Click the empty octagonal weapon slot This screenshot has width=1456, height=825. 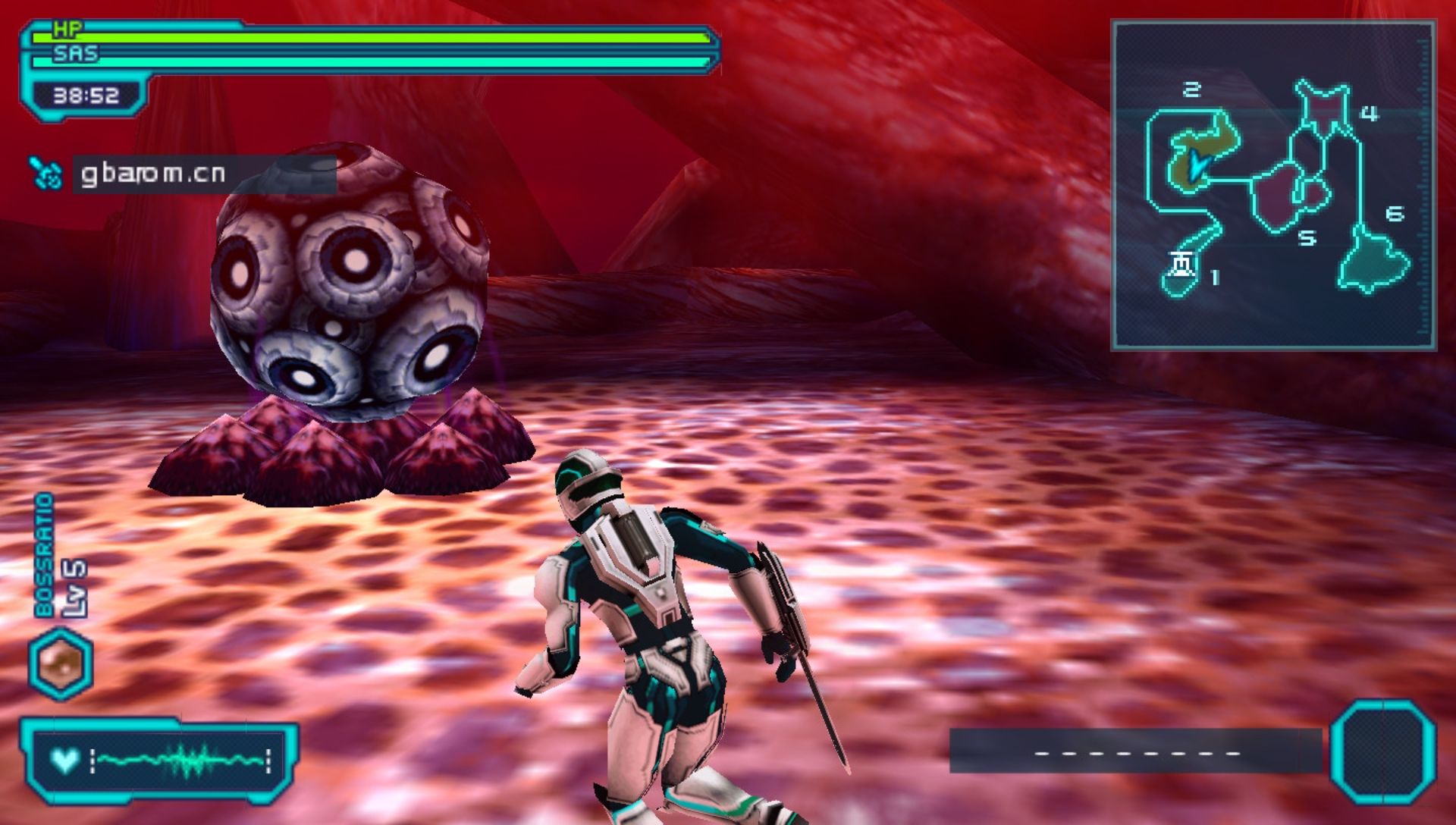tap(1382, 751)
